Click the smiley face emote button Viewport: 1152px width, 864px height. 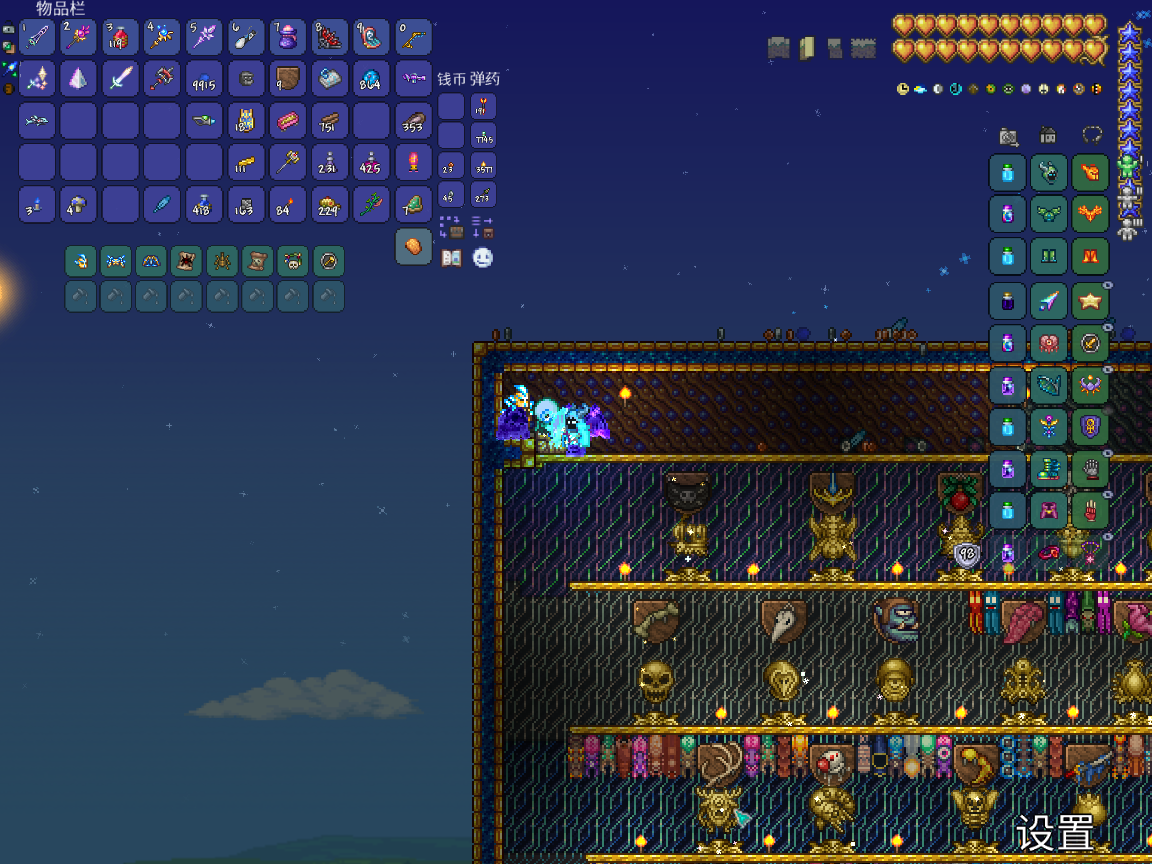(483, 257)
